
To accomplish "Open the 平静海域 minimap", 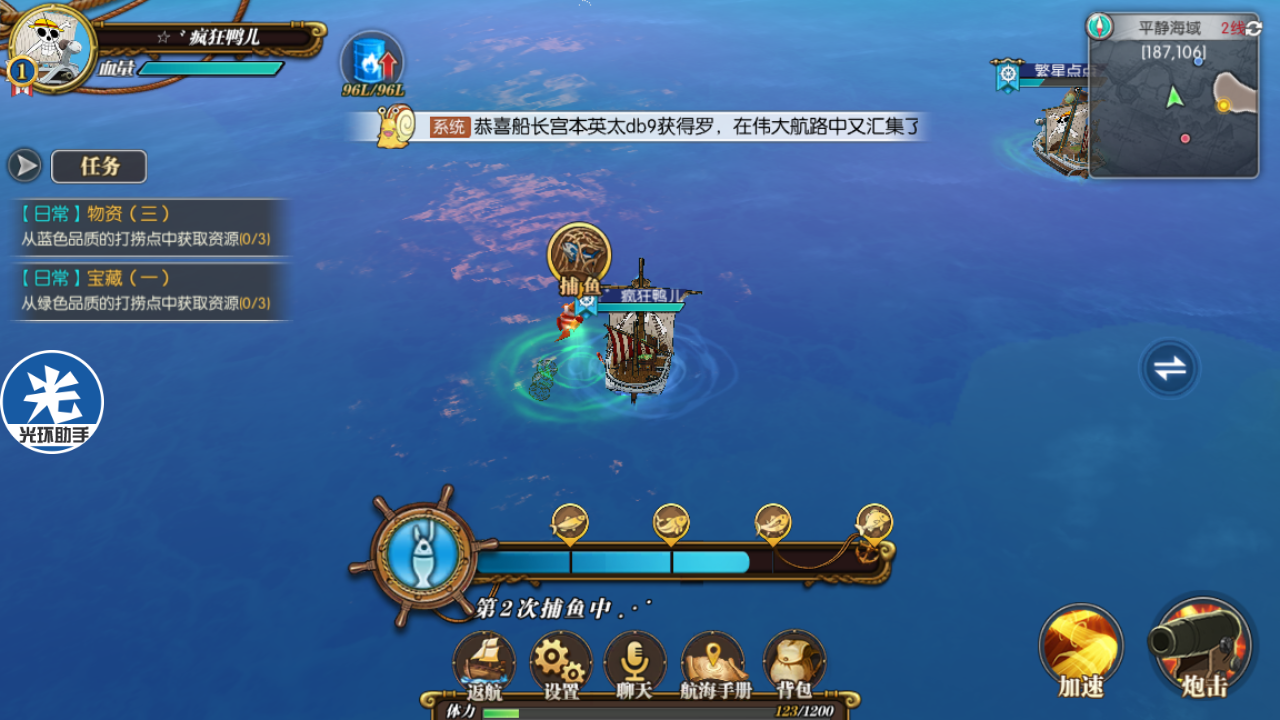I will click(1173, 108).
